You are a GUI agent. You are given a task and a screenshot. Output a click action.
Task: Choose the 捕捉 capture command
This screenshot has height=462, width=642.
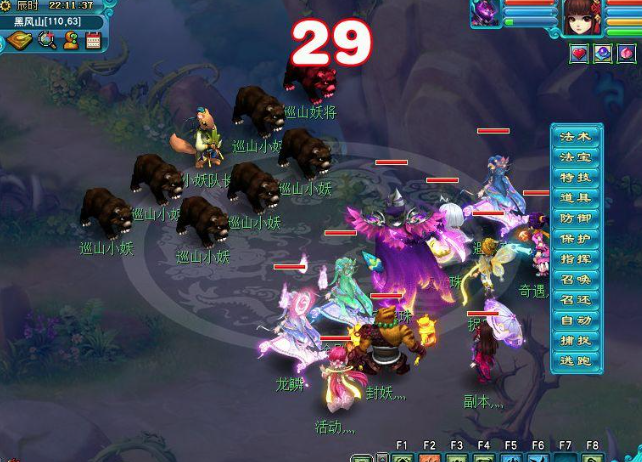(578, 341)
